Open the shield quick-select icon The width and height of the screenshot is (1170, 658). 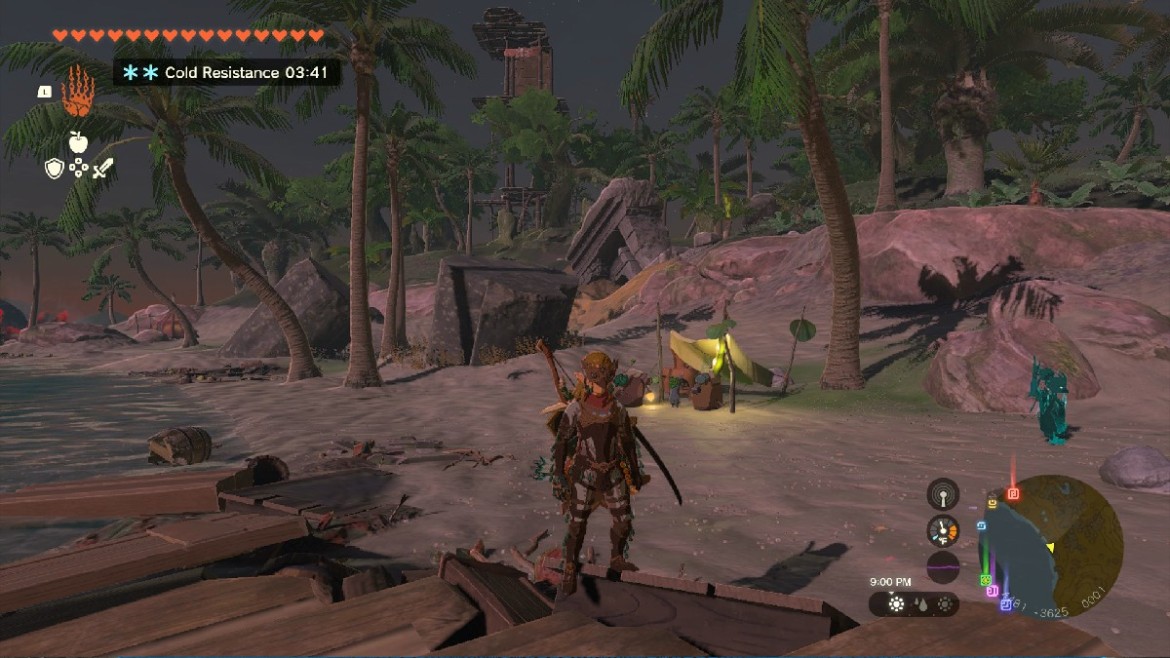point(55,168)
